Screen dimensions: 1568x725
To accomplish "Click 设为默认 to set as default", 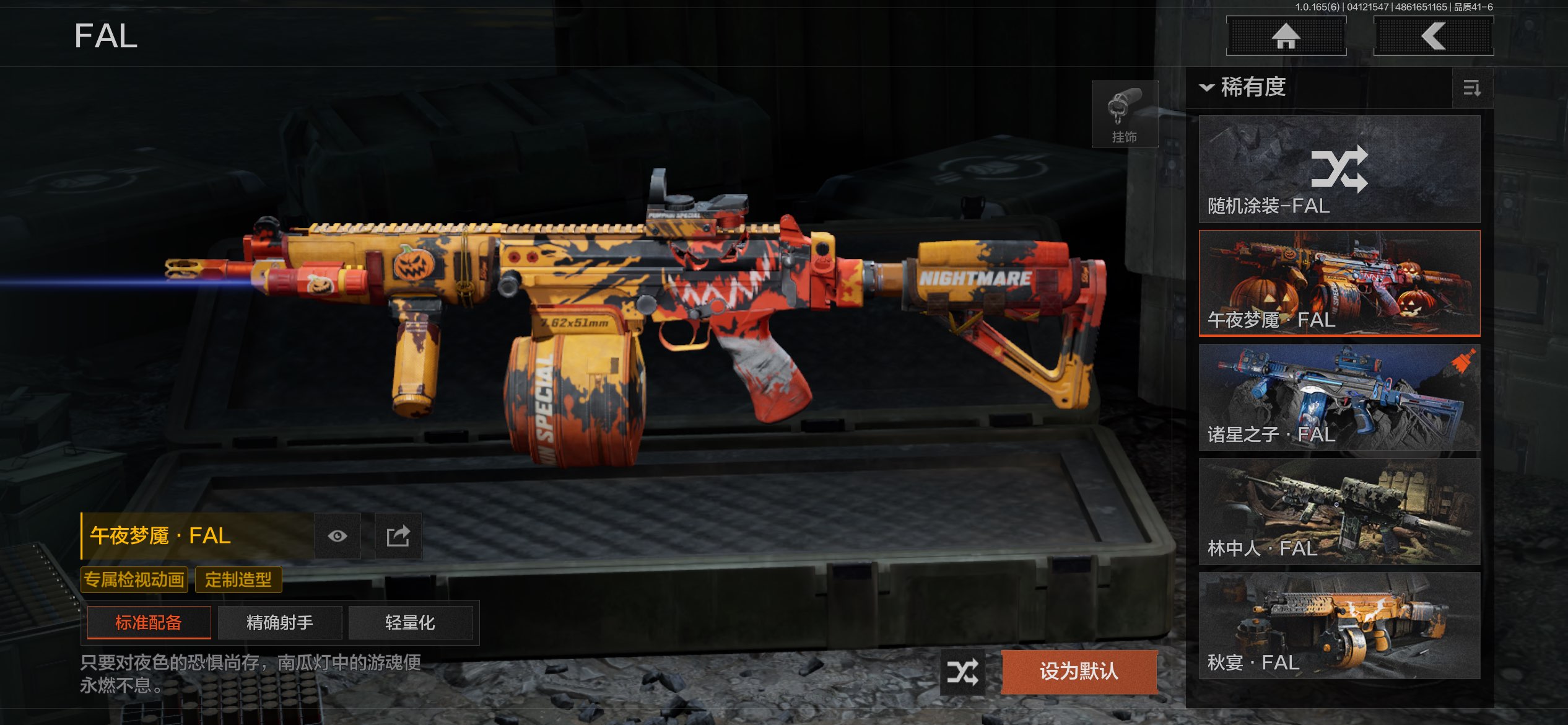I will pyautogui.click(x=1079, y=671).
